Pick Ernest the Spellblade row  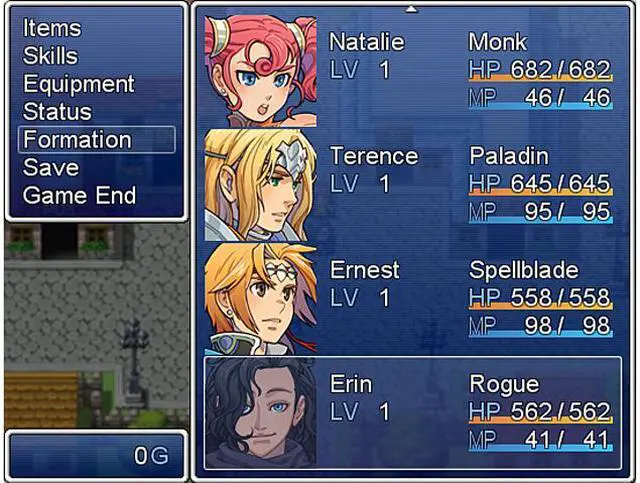pos(412,298)
